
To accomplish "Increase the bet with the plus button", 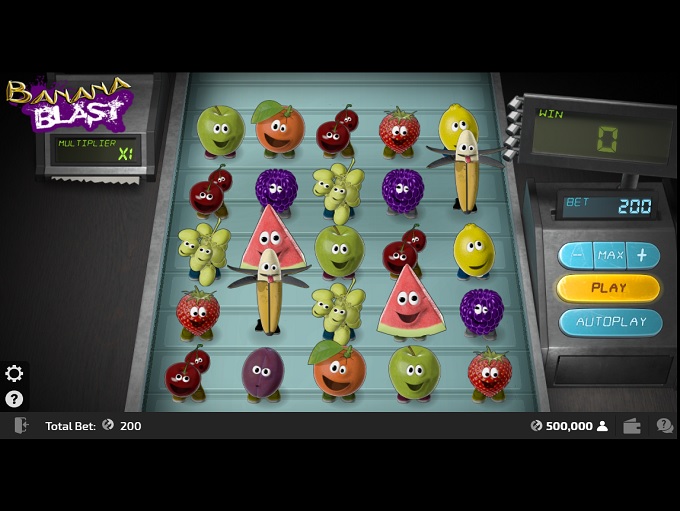I will 642,255.
